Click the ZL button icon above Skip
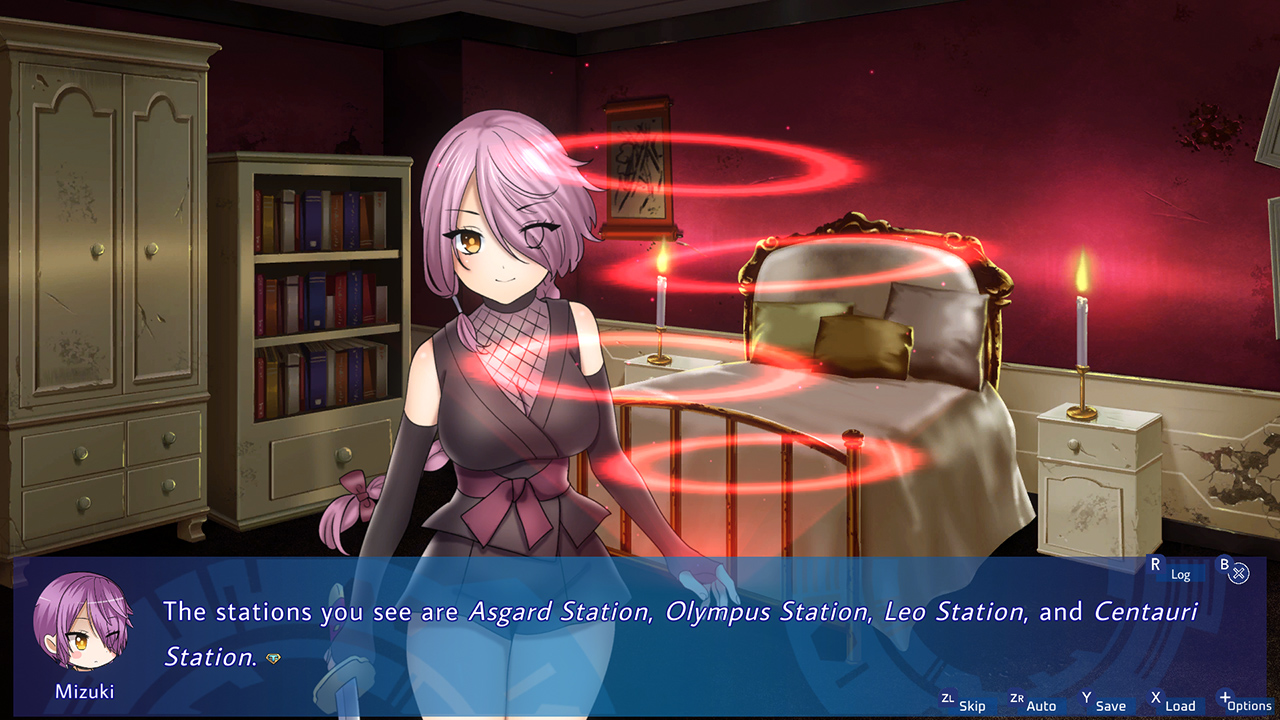 coord(947,698)
